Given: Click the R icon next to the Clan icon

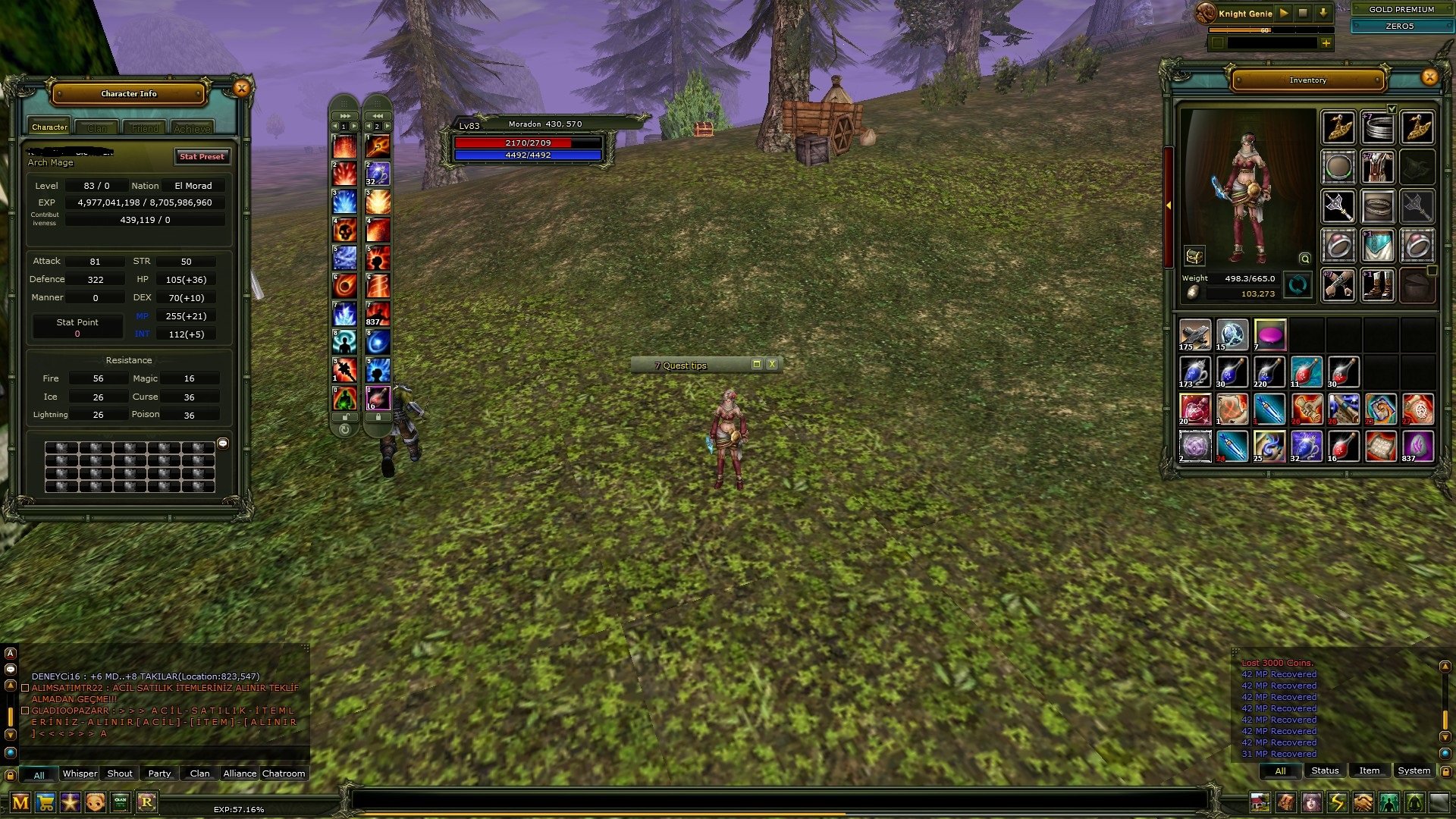Looking at the screenshot, I should click(x=147, y=800).
